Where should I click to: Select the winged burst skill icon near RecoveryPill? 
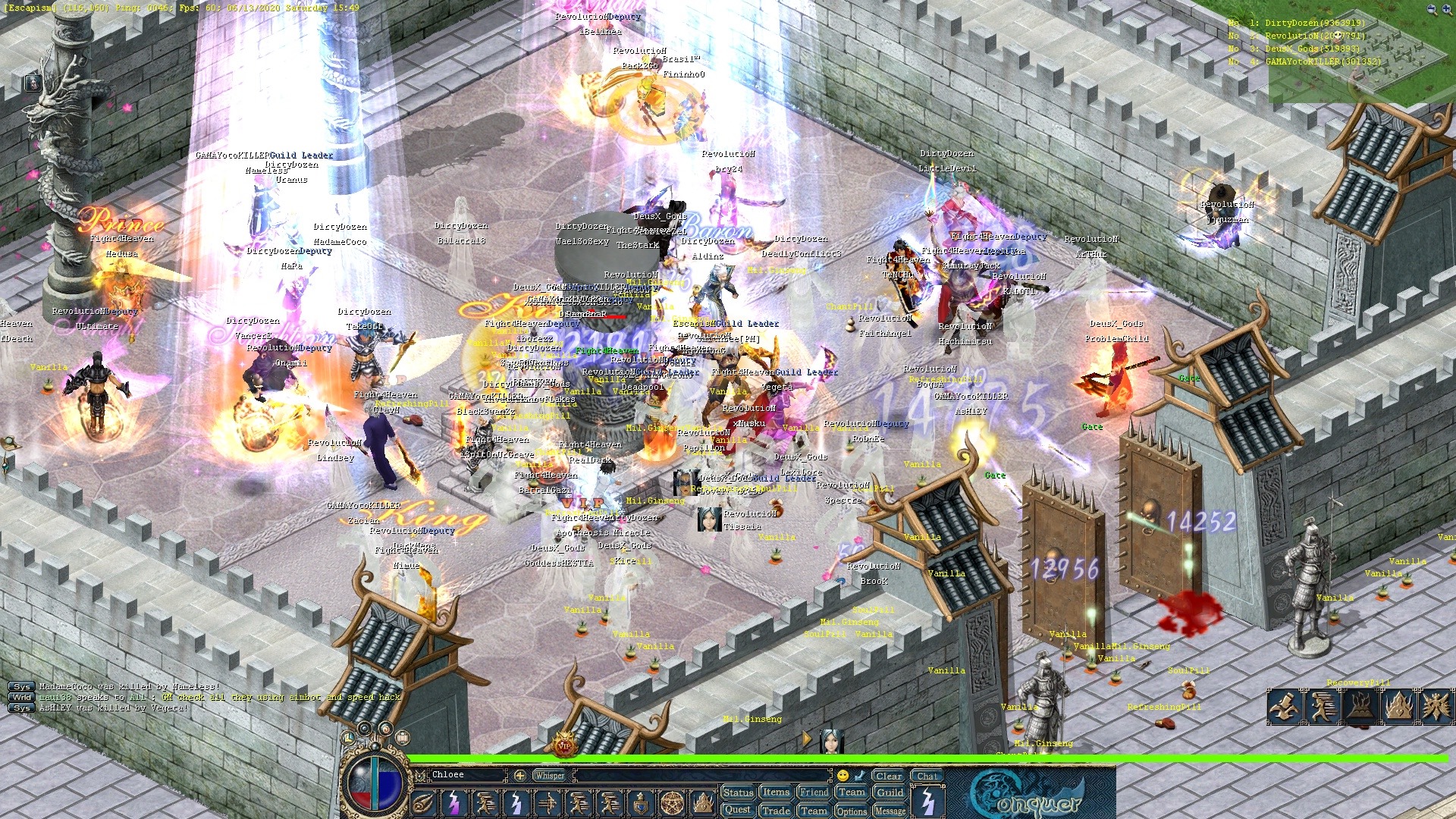coord(1438,707)
